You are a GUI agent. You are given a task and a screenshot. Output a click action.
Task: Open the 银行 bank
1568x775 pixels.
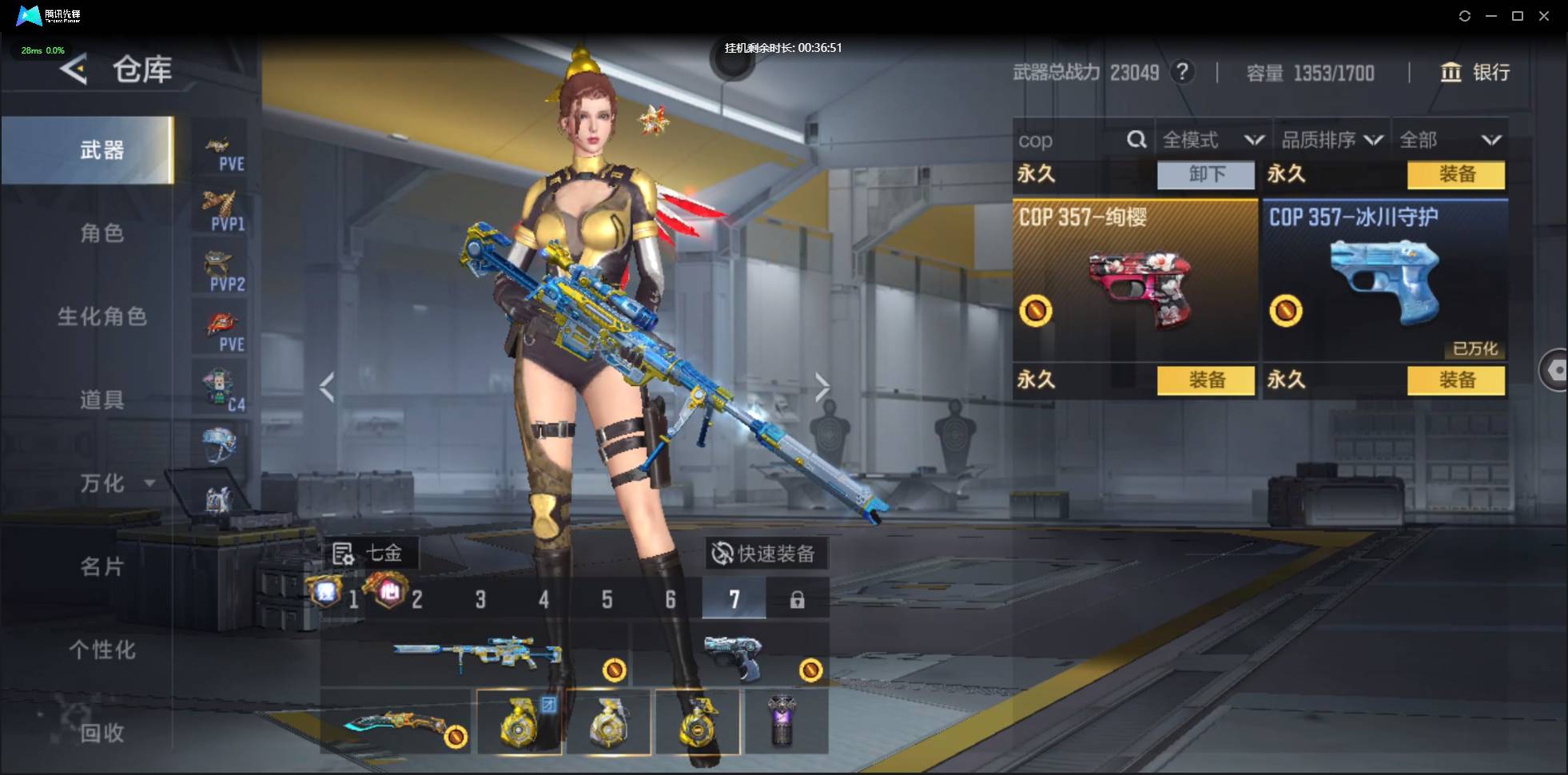1474,73
